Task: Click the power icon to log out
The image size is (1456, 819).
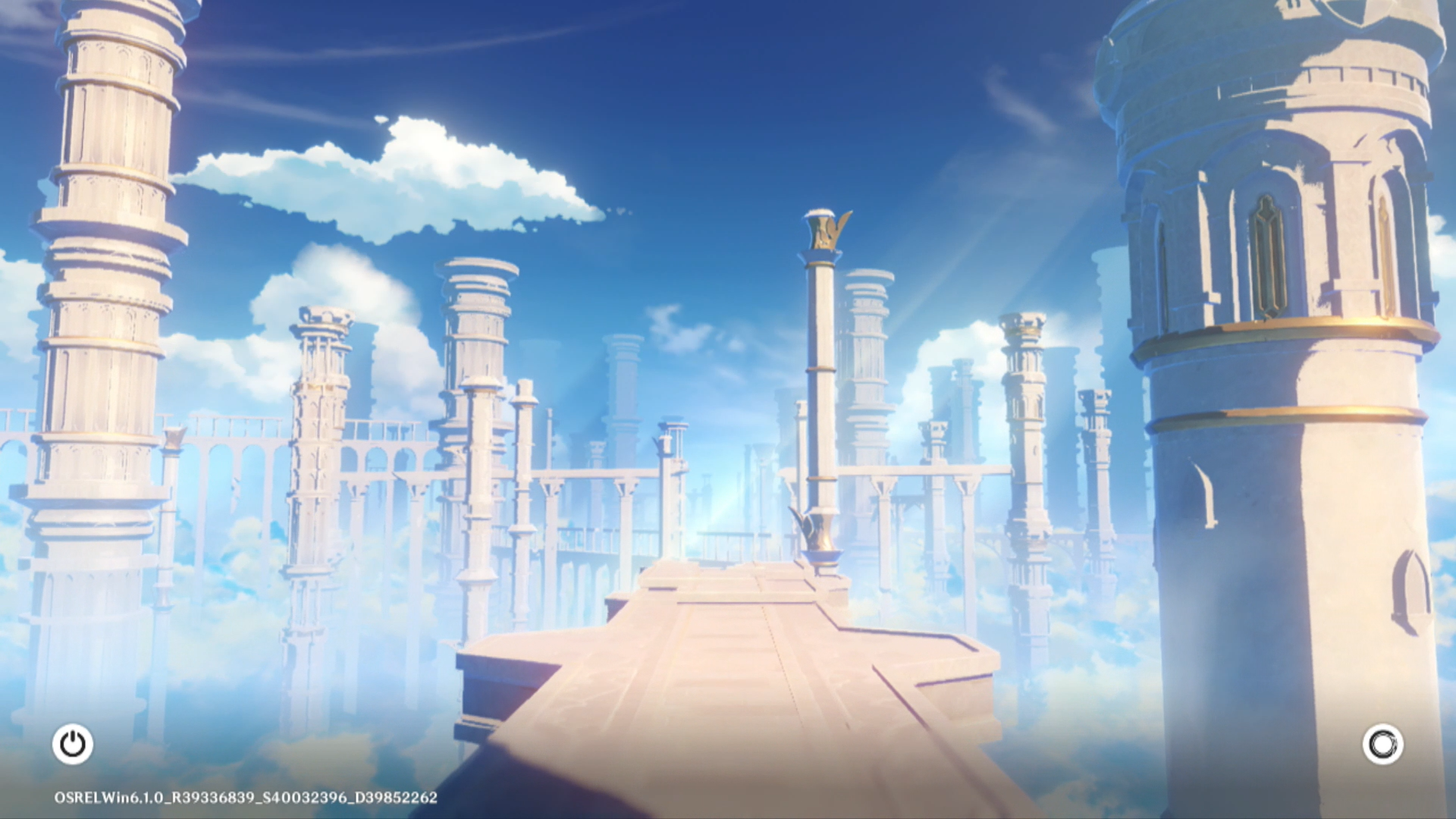Action: pos(73,744)
